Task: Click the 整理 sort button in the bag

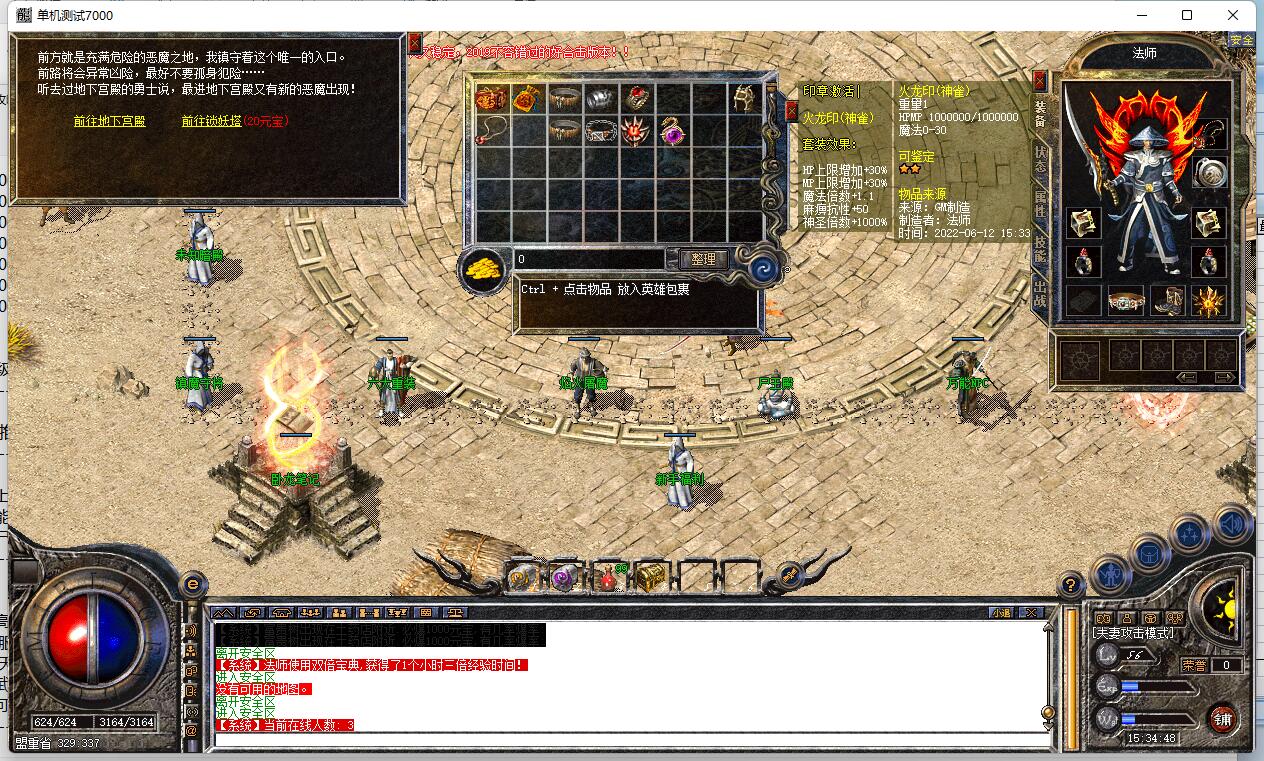Action: tap(703, 259)
